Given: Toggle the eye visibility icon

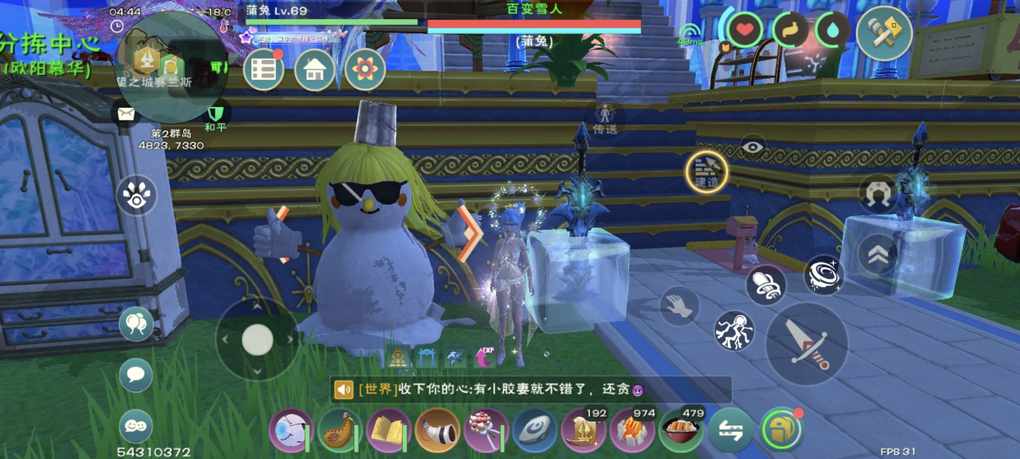Looking at the screenshot, I should click(753, 146).
